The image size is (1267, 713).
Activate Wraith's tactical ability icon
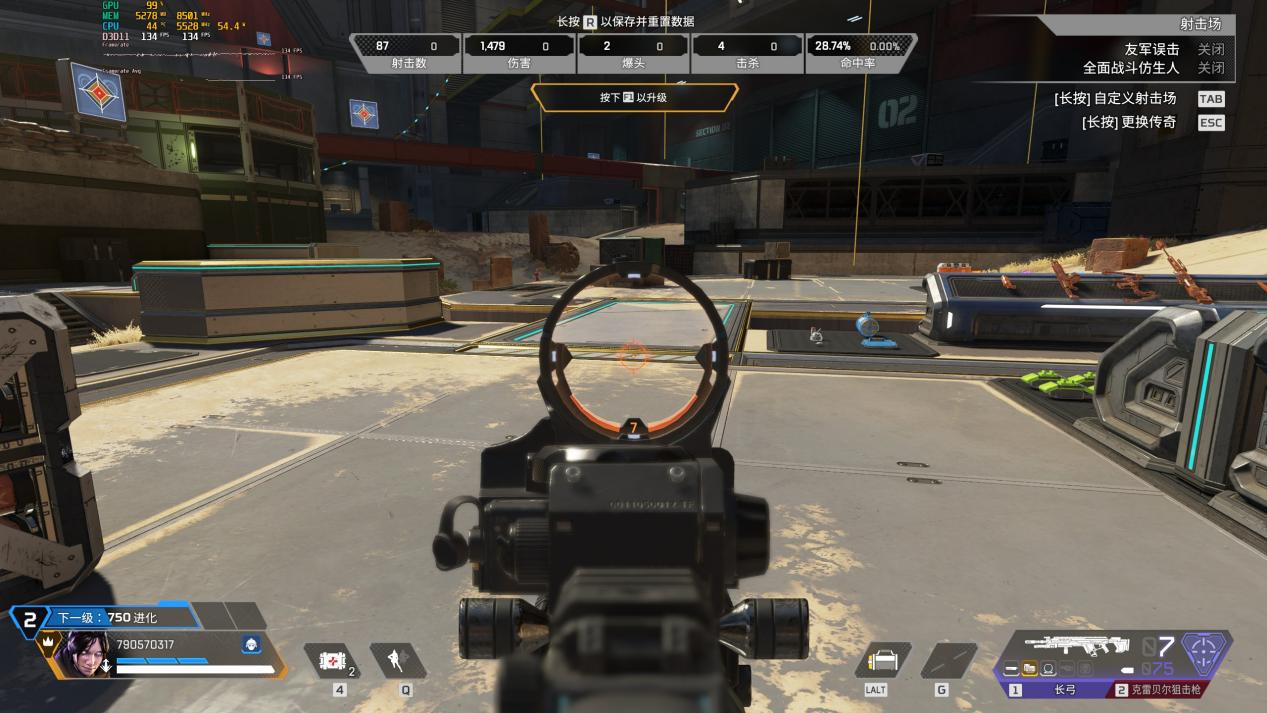coord(399,660)
